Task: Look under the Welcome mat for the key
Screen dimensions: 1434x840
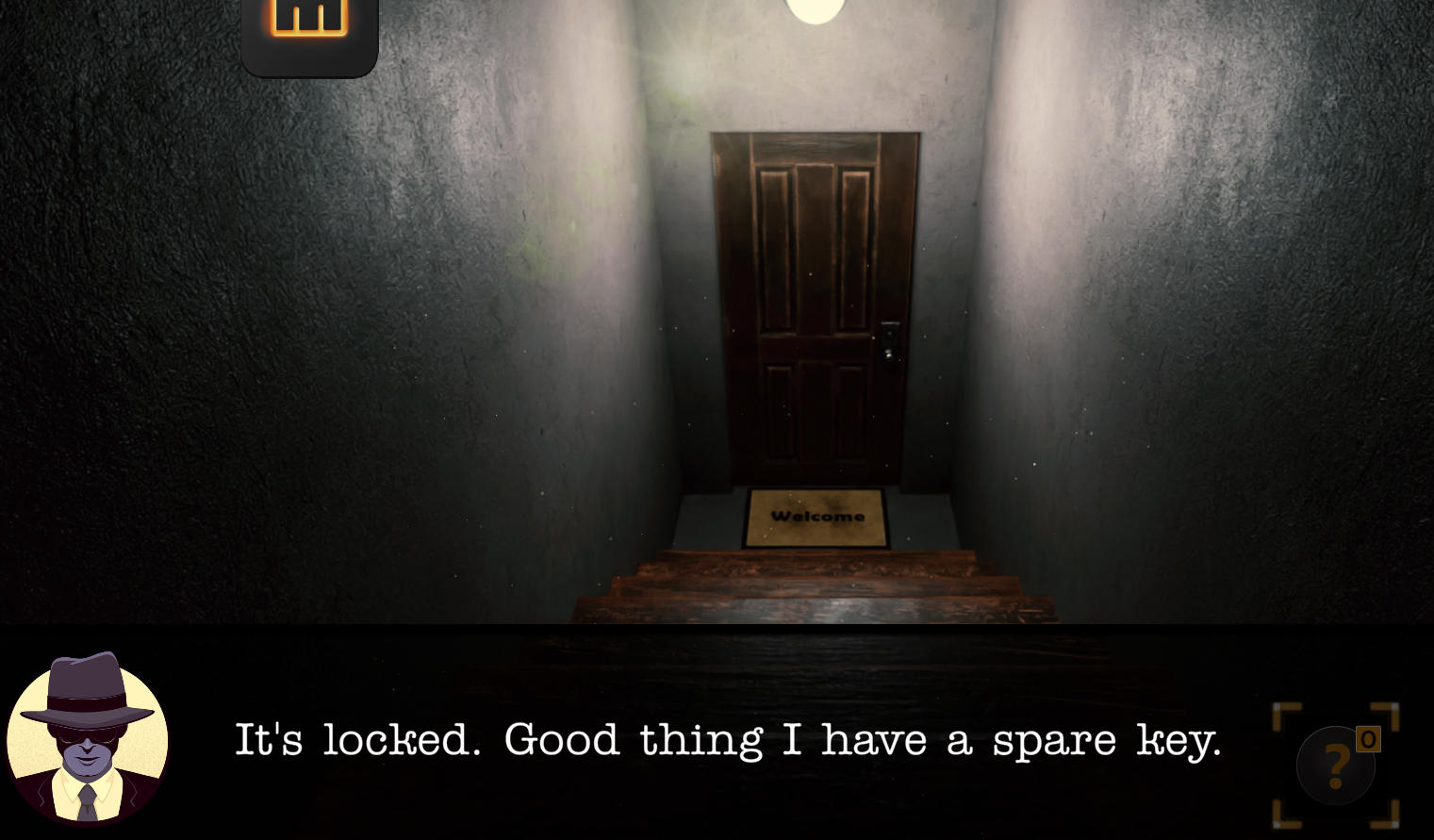Action: coord(815,517)
